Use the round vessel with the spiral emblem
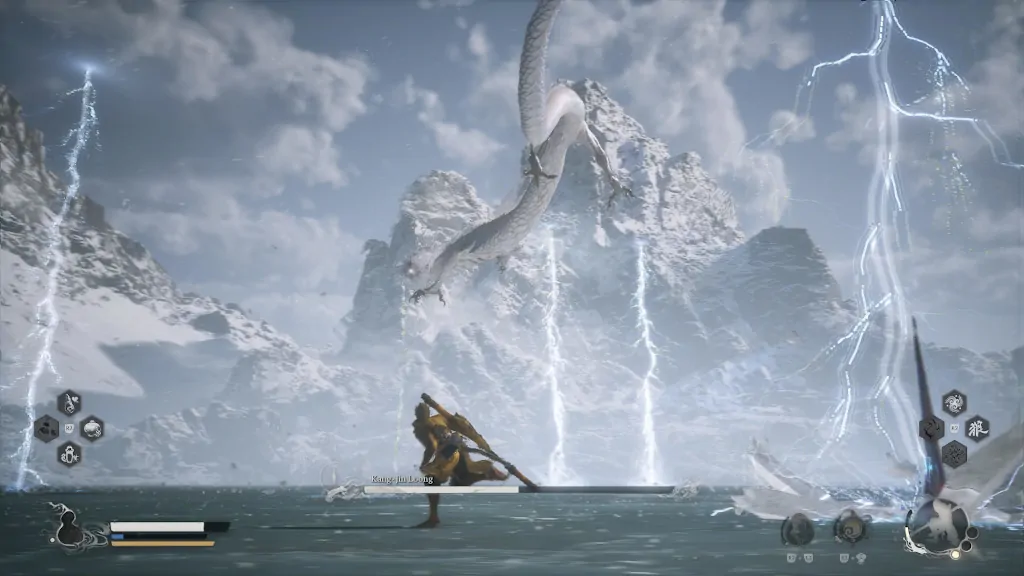Viewport: 1024px width, 576px height. [850, 527]
